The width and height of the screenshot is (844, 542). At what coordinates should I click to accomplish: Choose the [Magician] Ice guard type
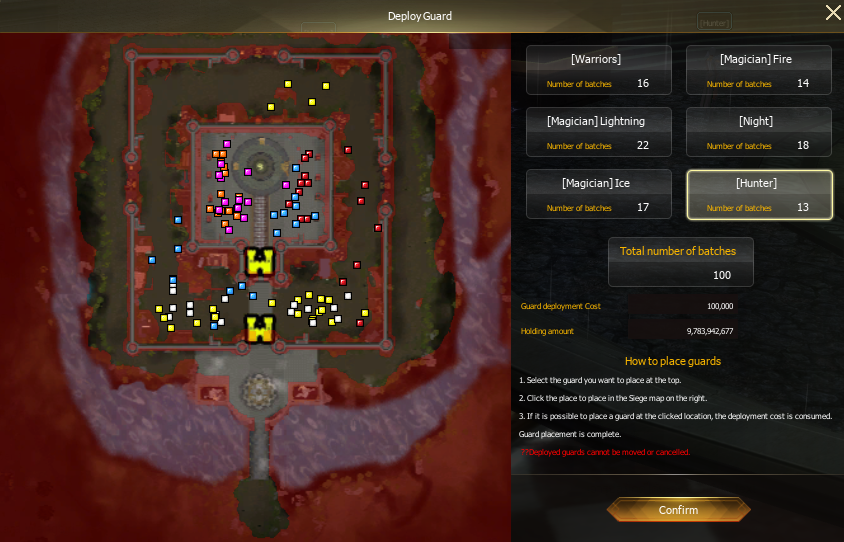pyautogui.click(x=596, y=194)
